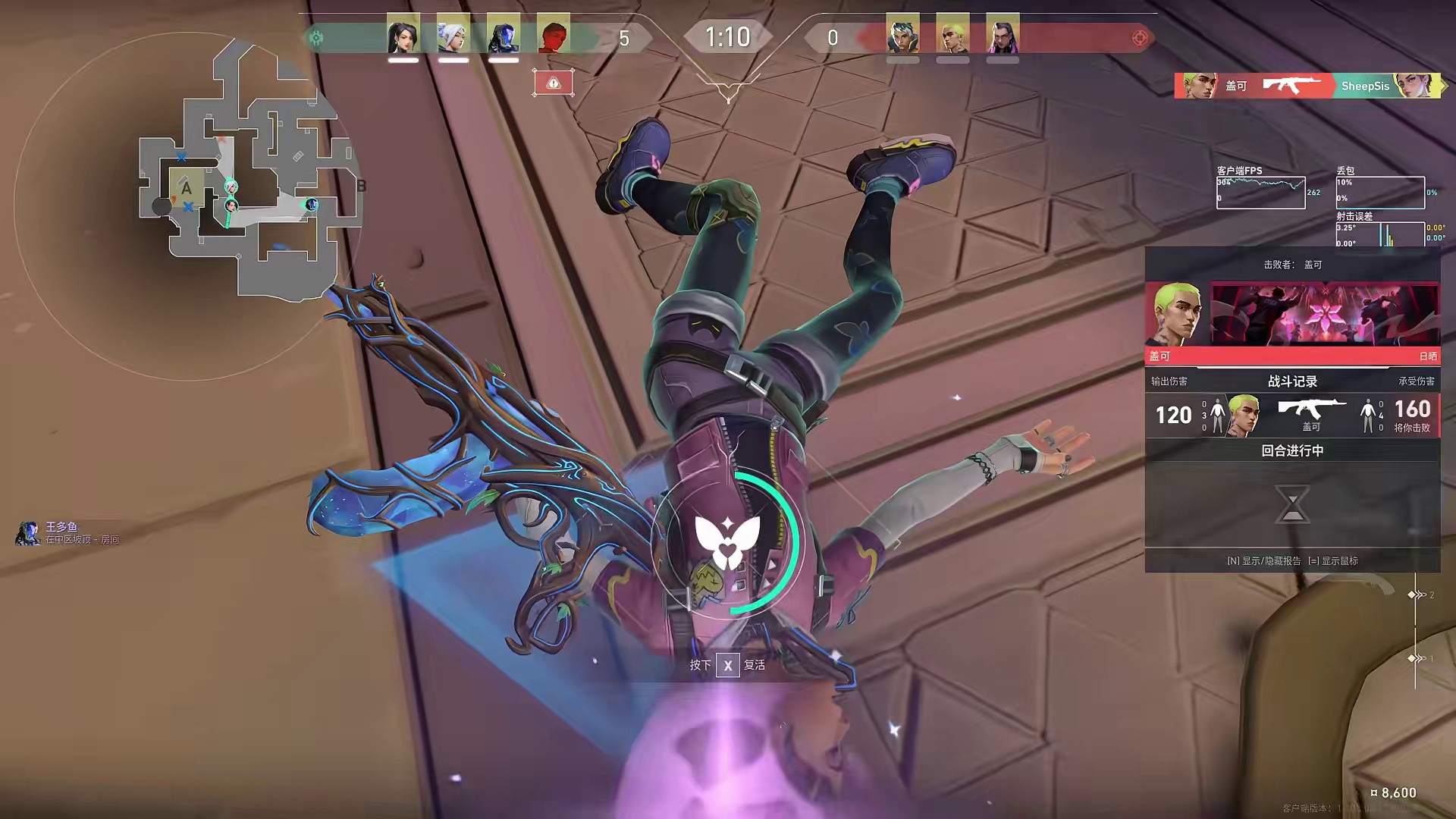Select the green-haired enemy portrait in top bar
The image size is (1456, 819).
[x=952, y=36]
